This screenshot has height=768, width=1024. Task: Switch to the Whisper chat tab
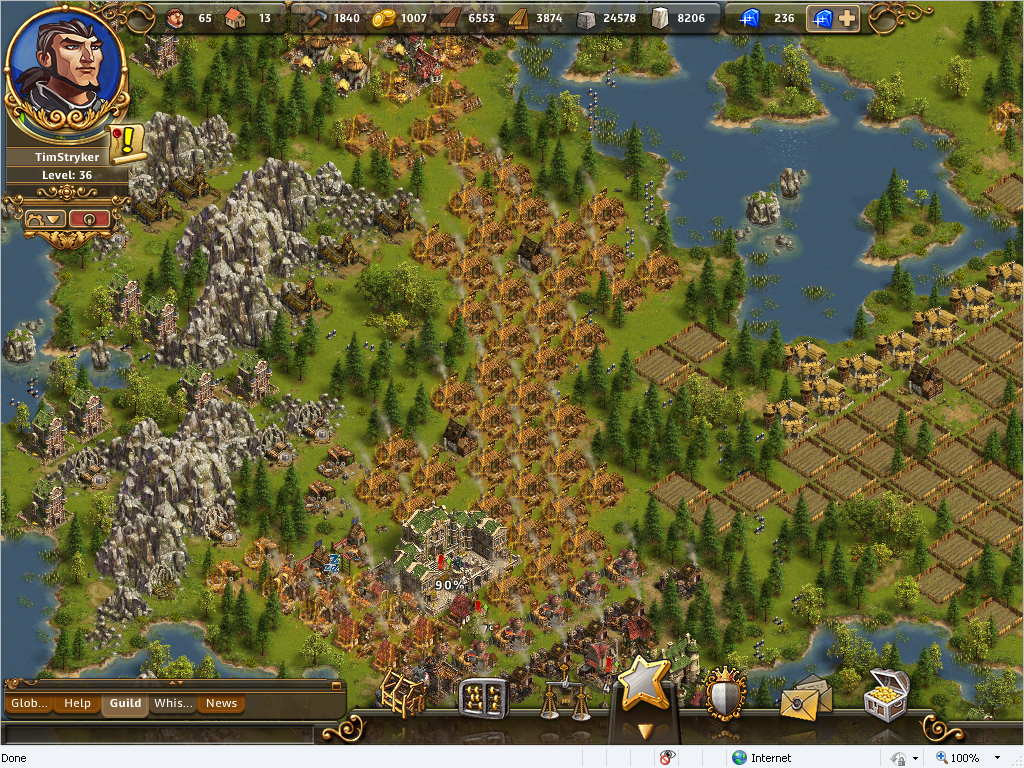173,703
